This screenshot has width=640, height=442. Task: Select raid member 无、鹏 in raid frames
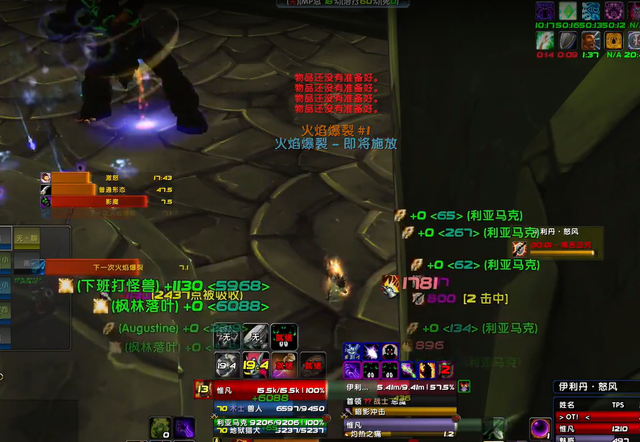[x=25, y=238]
